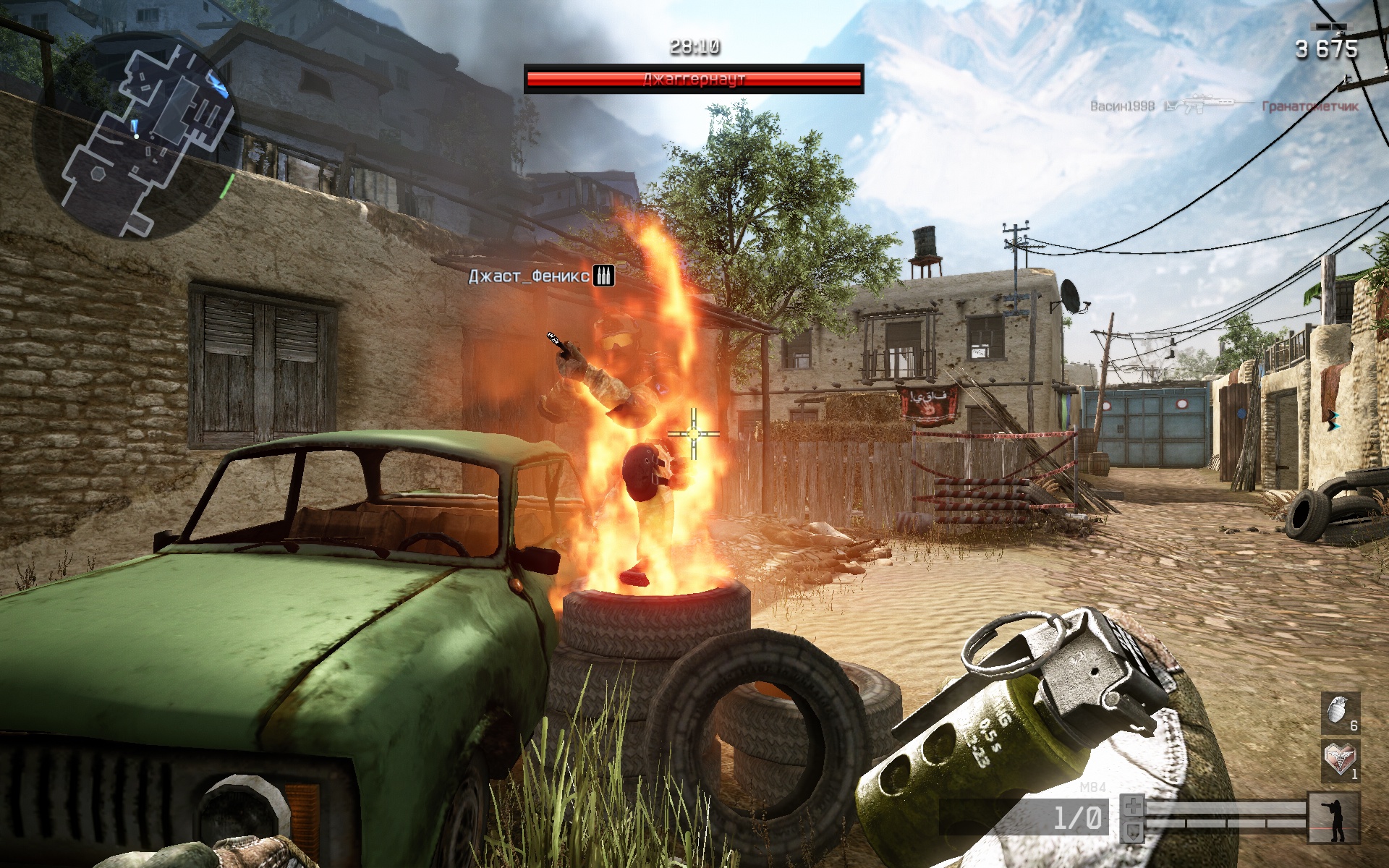Click the standing soldier stance icon

(x=1334, y=818)
